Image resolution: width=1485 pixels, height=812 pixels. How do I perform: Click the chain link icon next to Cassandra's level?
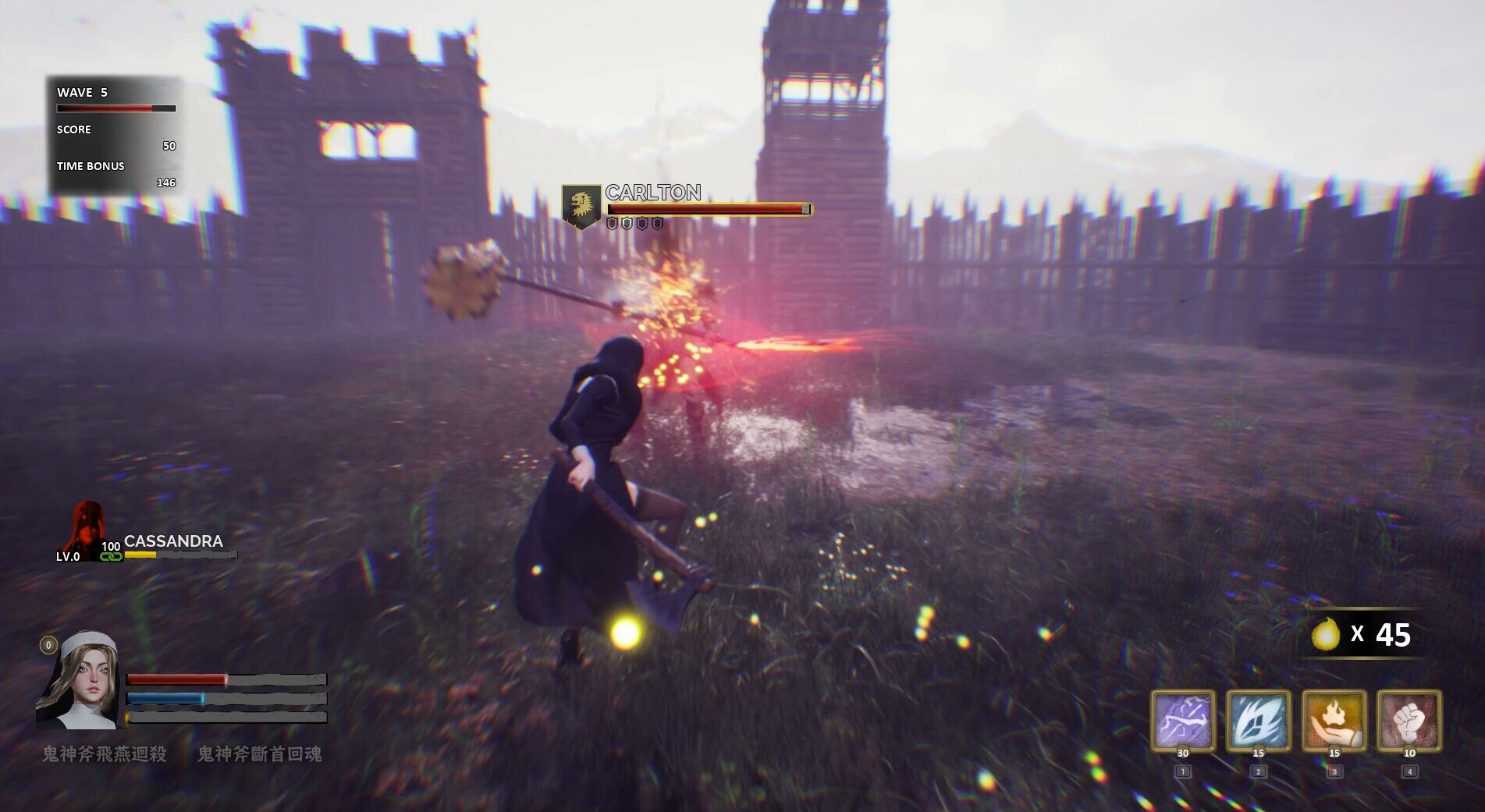coord(112,558)
